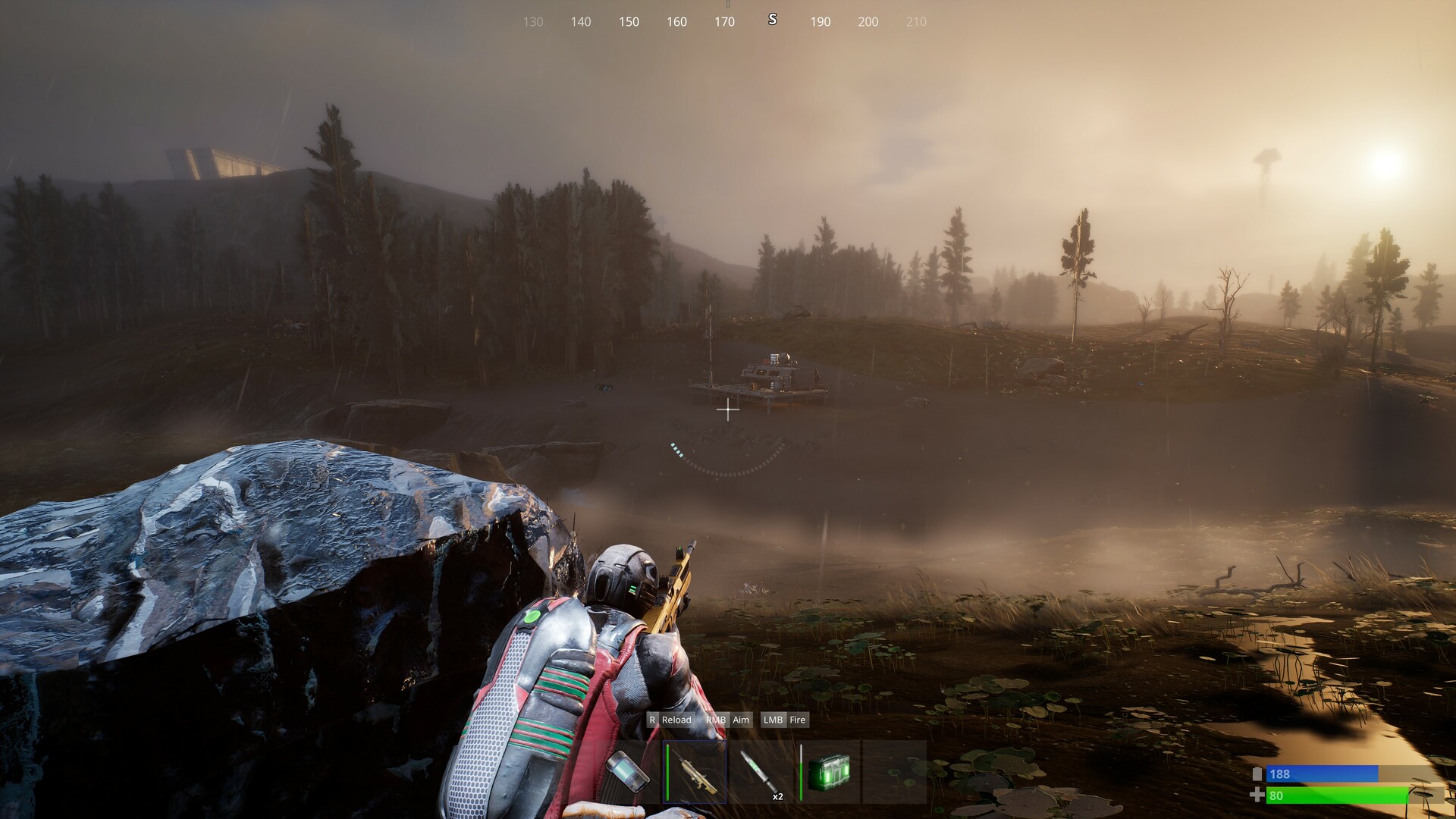Choose the glow stick slot with x2
The width and height of the screenshot is (1456, 819).
pyautogui.click(x=759, y=772)
